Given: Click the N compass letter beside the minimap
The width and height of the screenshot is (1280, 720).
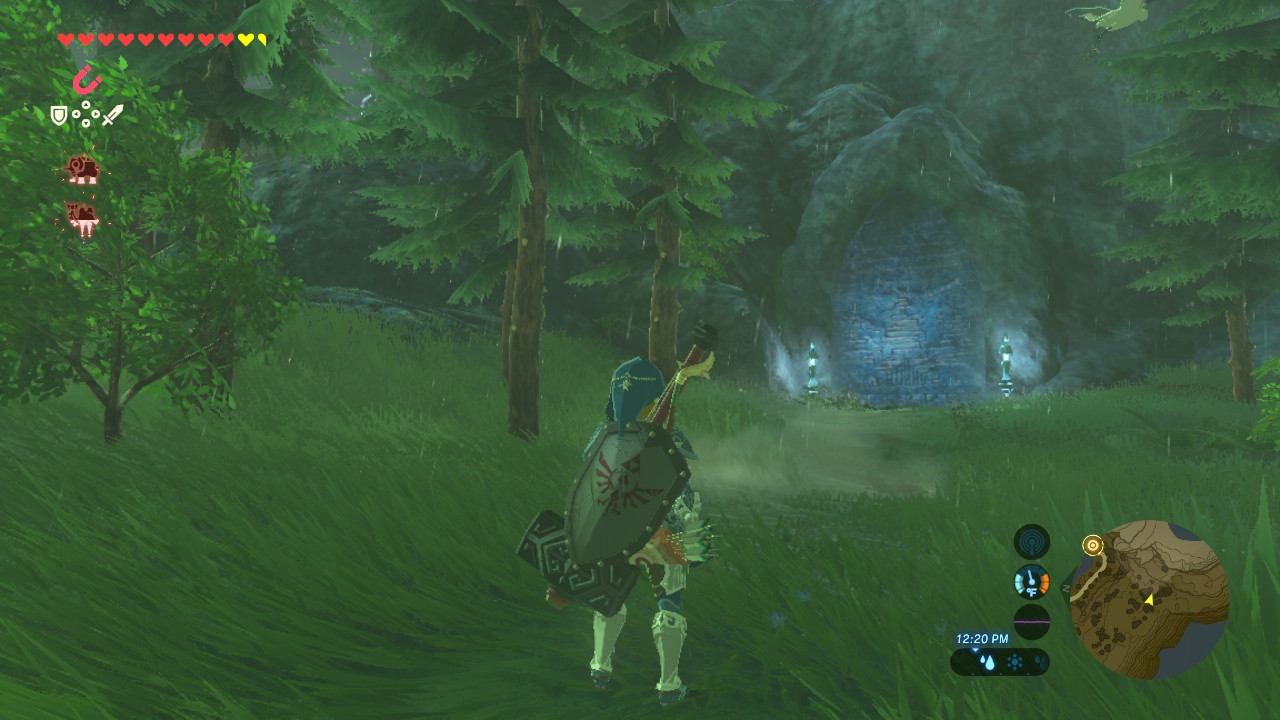Looking at the screenshot, I should point(1065,588).
